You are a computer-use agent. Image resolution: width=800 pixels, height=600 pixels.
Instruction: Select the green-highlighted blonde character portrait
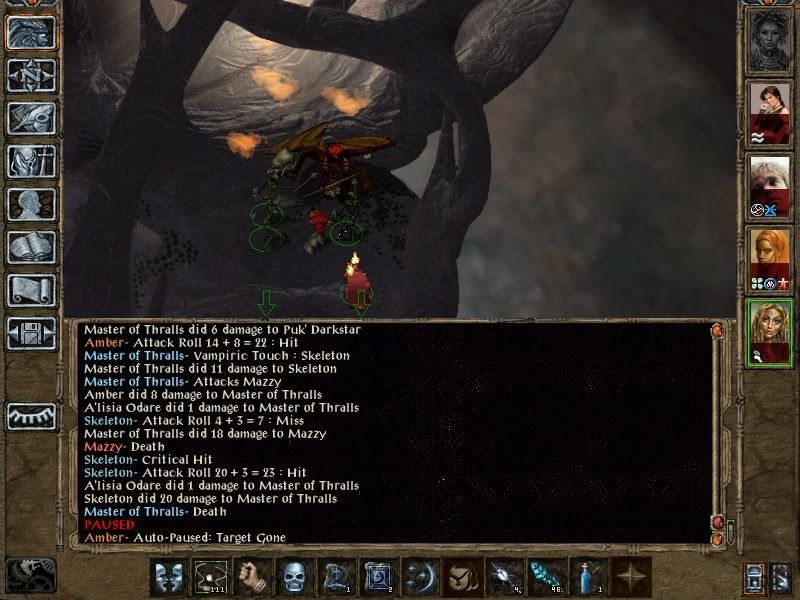(771, 331)
